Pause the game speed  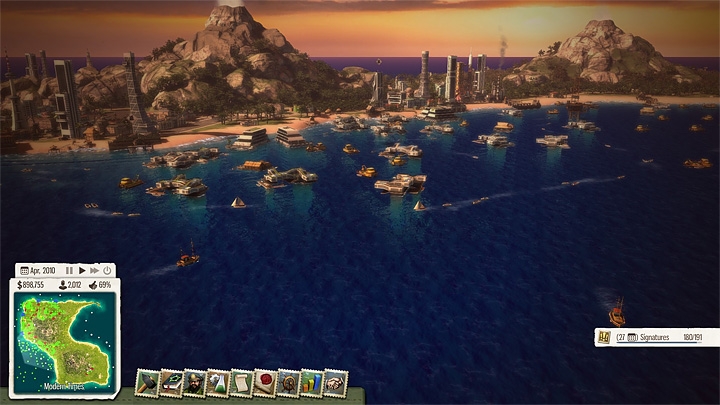coord(70,270)
